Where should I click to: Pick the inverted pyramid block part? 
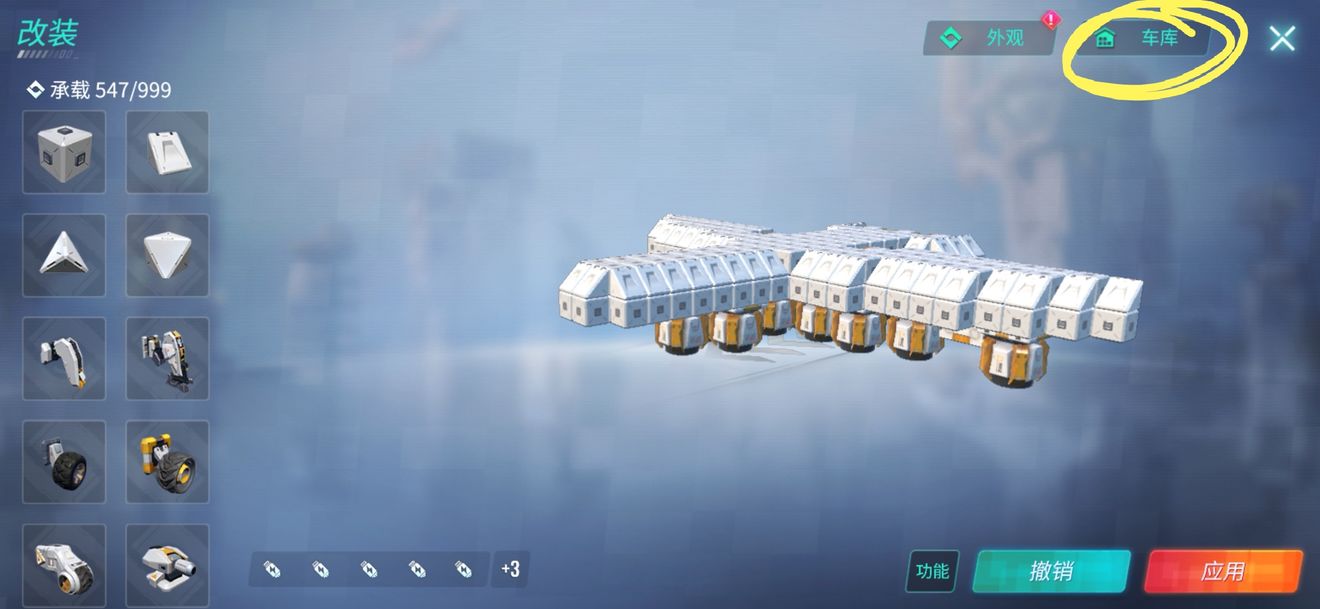tap(167, 255)
